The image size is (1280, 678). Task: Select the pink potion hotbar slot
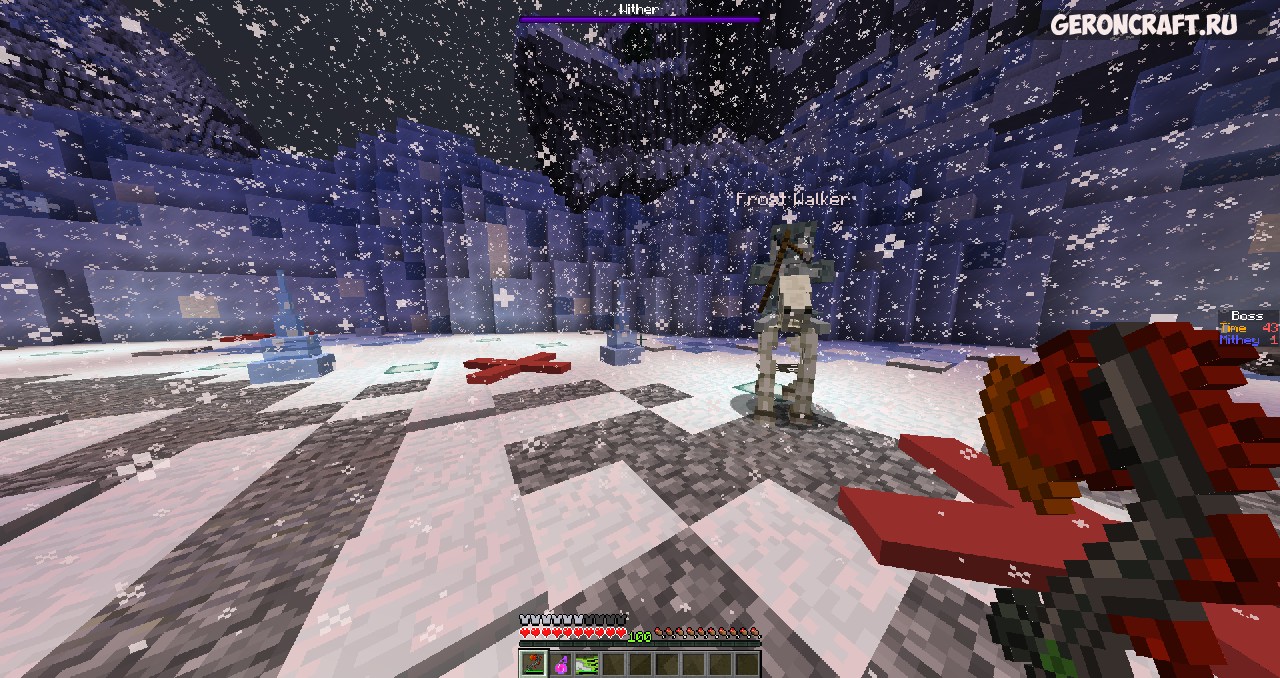point(561,663)
